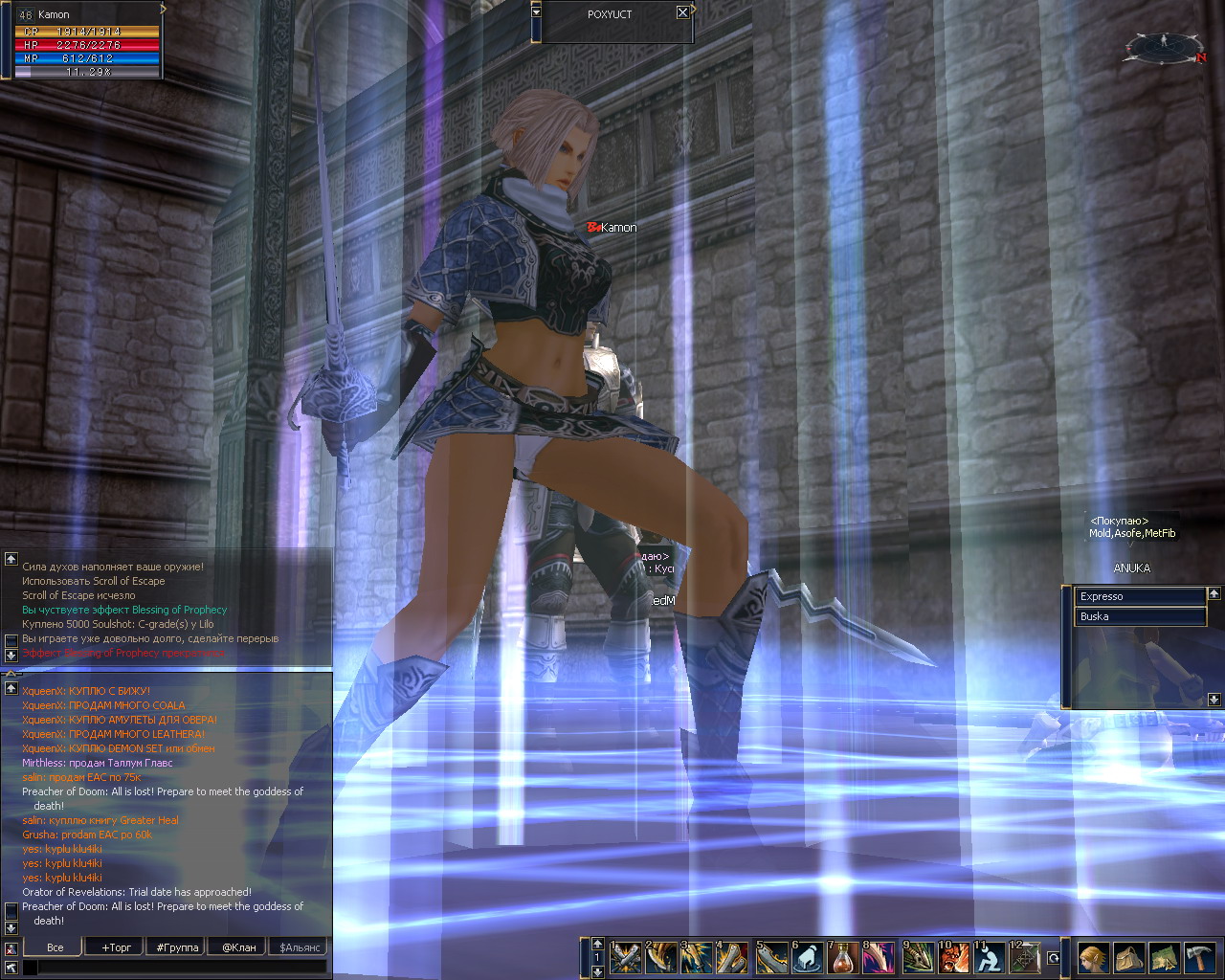
Task: Open the hammer menu icon
Action: tap(1199, 957)
